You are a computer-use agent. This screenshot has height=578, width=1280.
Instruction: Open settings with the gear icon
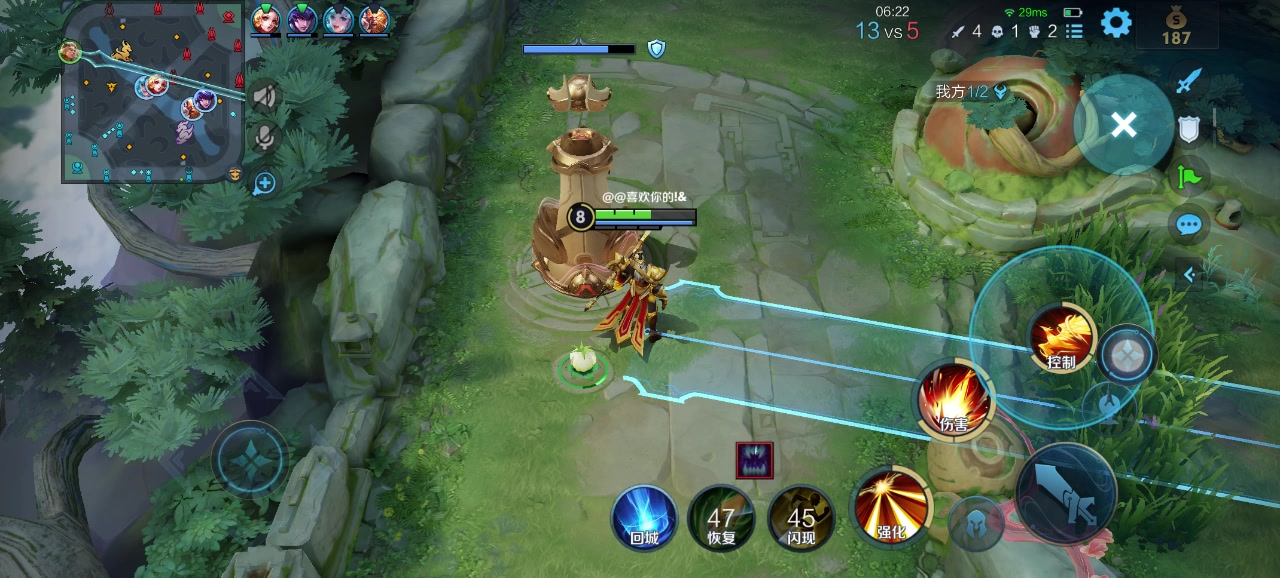[1116, 23]
